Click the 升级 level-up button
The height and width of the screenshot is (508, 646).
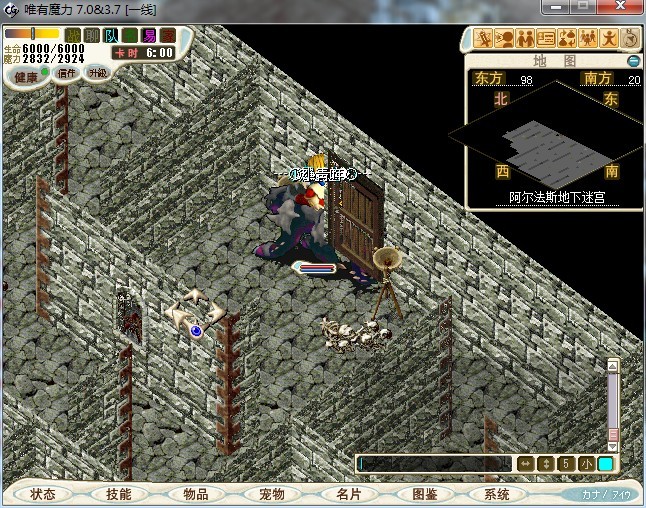97,73
